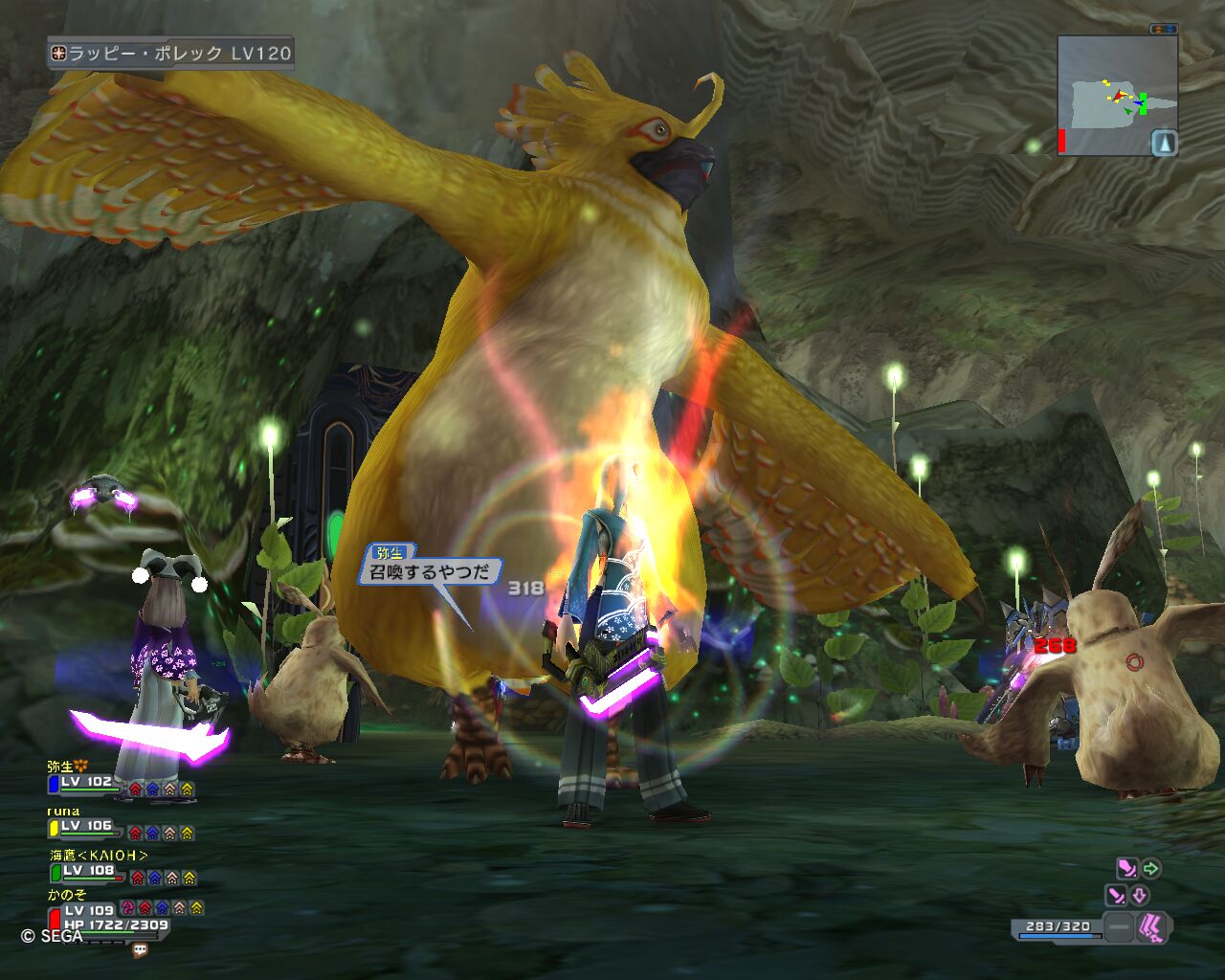
Task: Activate the lower pink sword skill icon
Action: pyautogui.click(x=1116, y=896)
